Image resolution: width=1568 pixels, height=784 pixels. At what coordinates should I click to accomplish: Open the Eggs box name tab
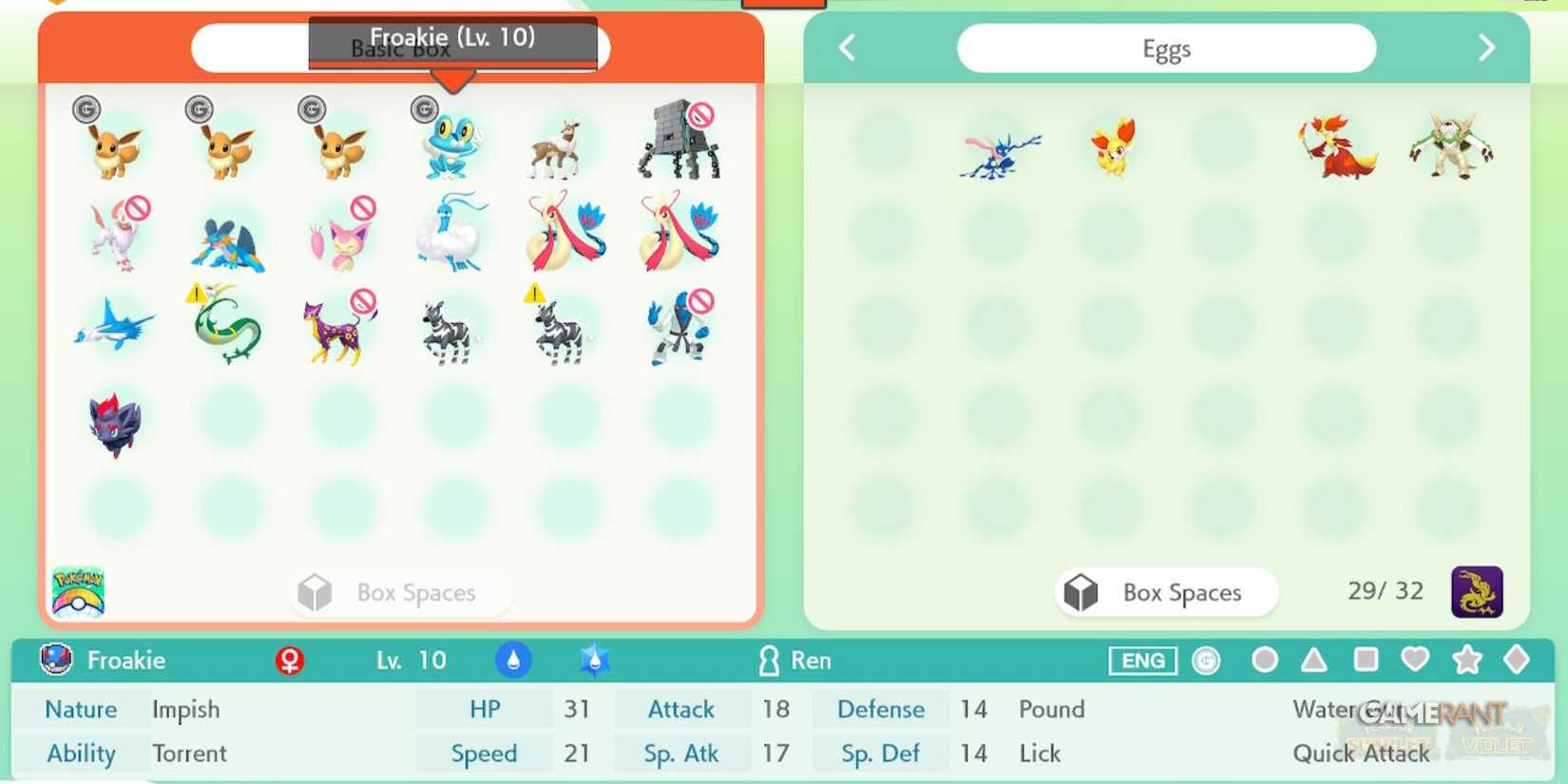pos(1167,48)
